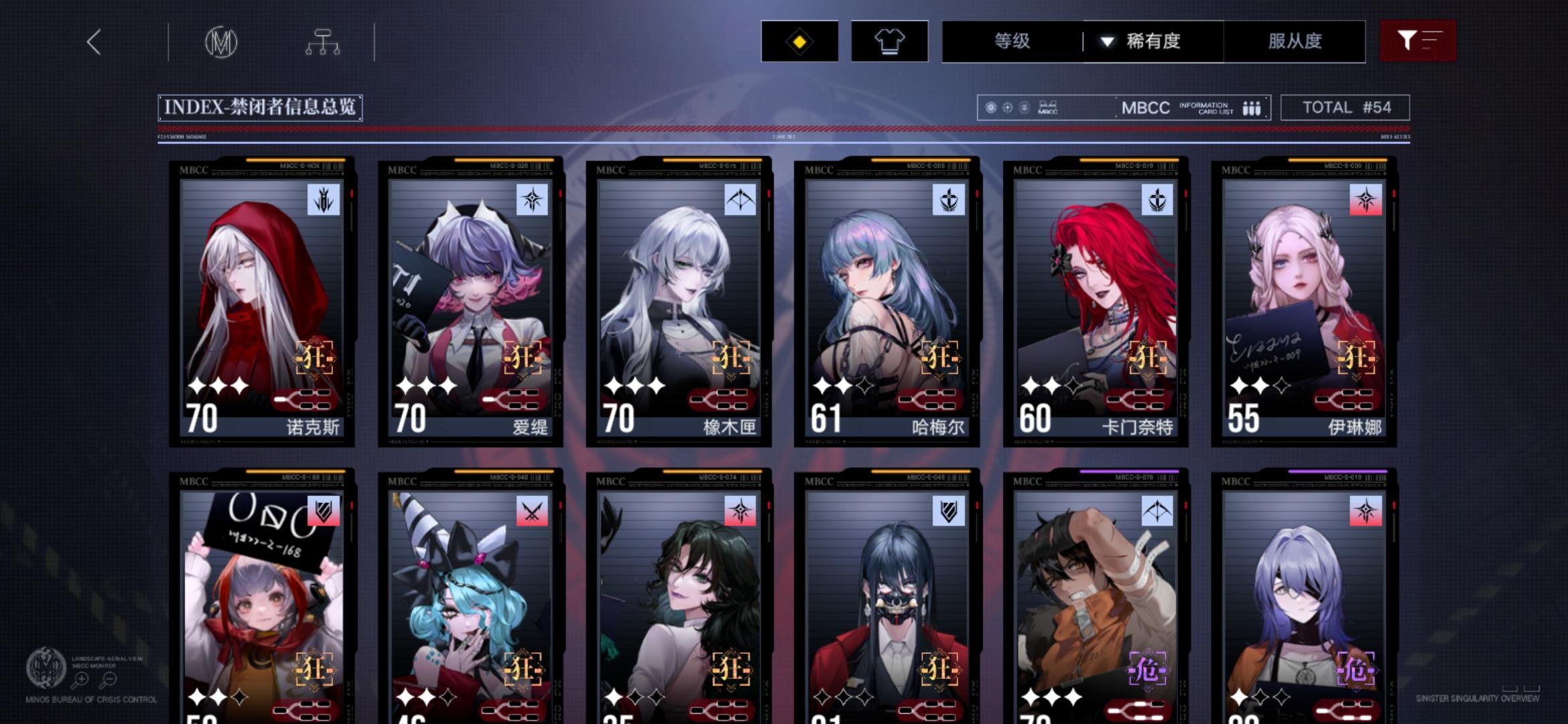The height and width of the screenshot is (724, 1568).
Task: Click the hierarchy chart icon in top bar
Action: 324,42
